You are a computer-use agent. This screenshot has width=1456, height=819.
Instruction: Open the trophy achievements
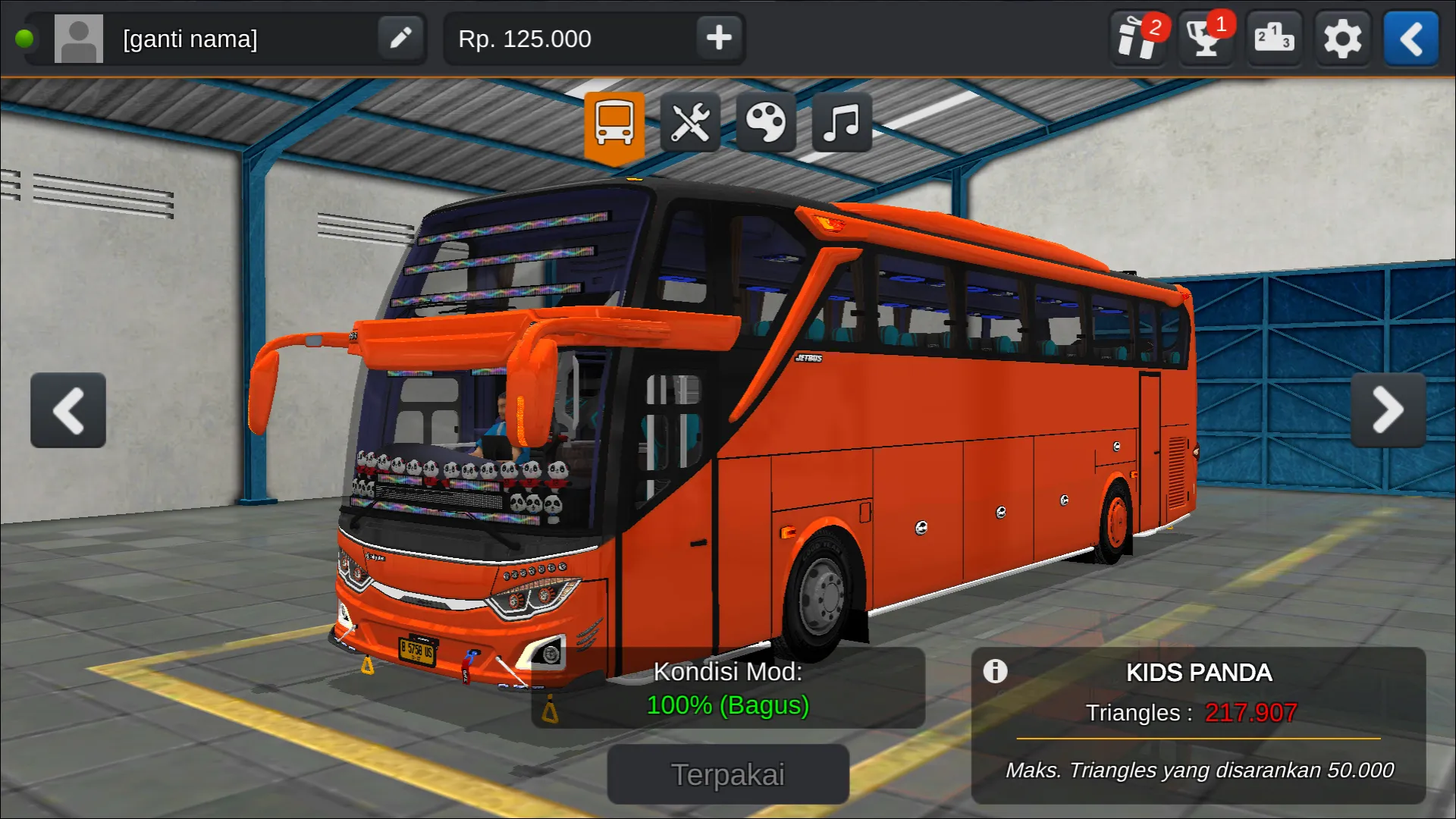[x=1205, y=38]
